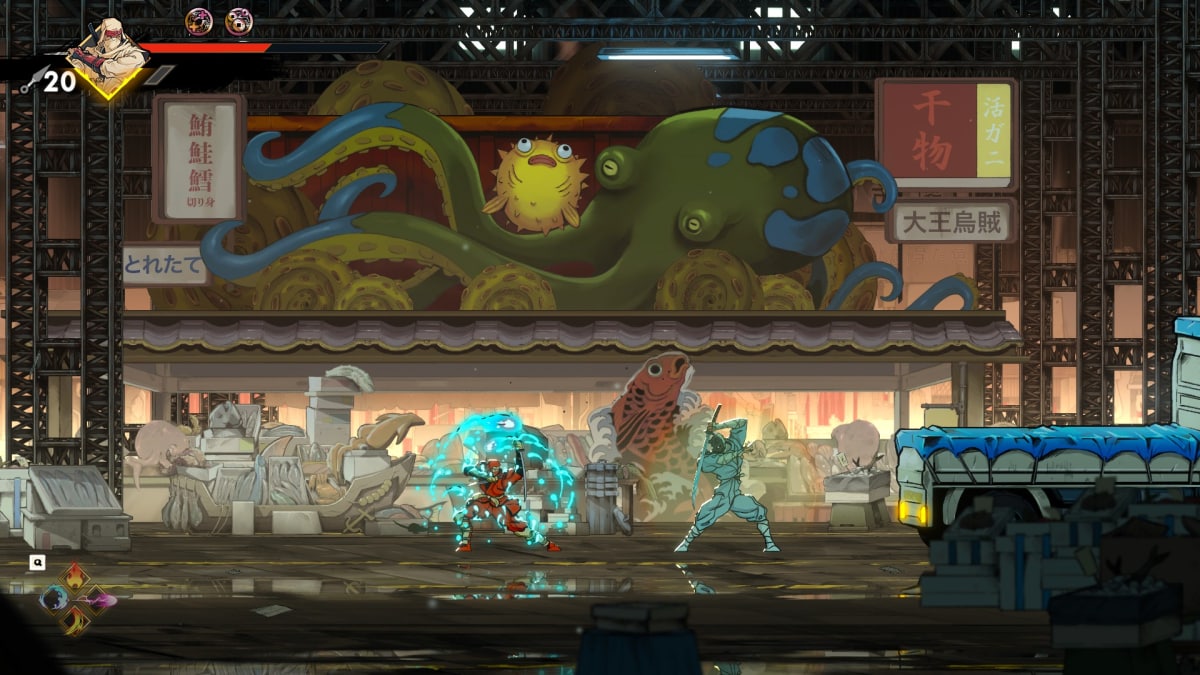The image size is (1200, 675).
Task: Activate the fire Ninpo ability
Action: coord(77,578)
